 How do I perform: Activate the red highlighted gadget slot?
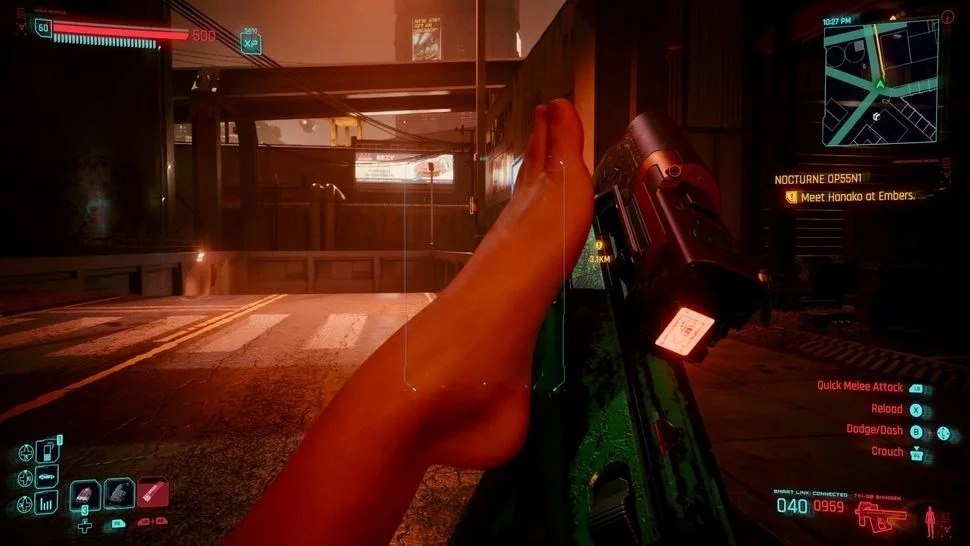coord(153,492)
